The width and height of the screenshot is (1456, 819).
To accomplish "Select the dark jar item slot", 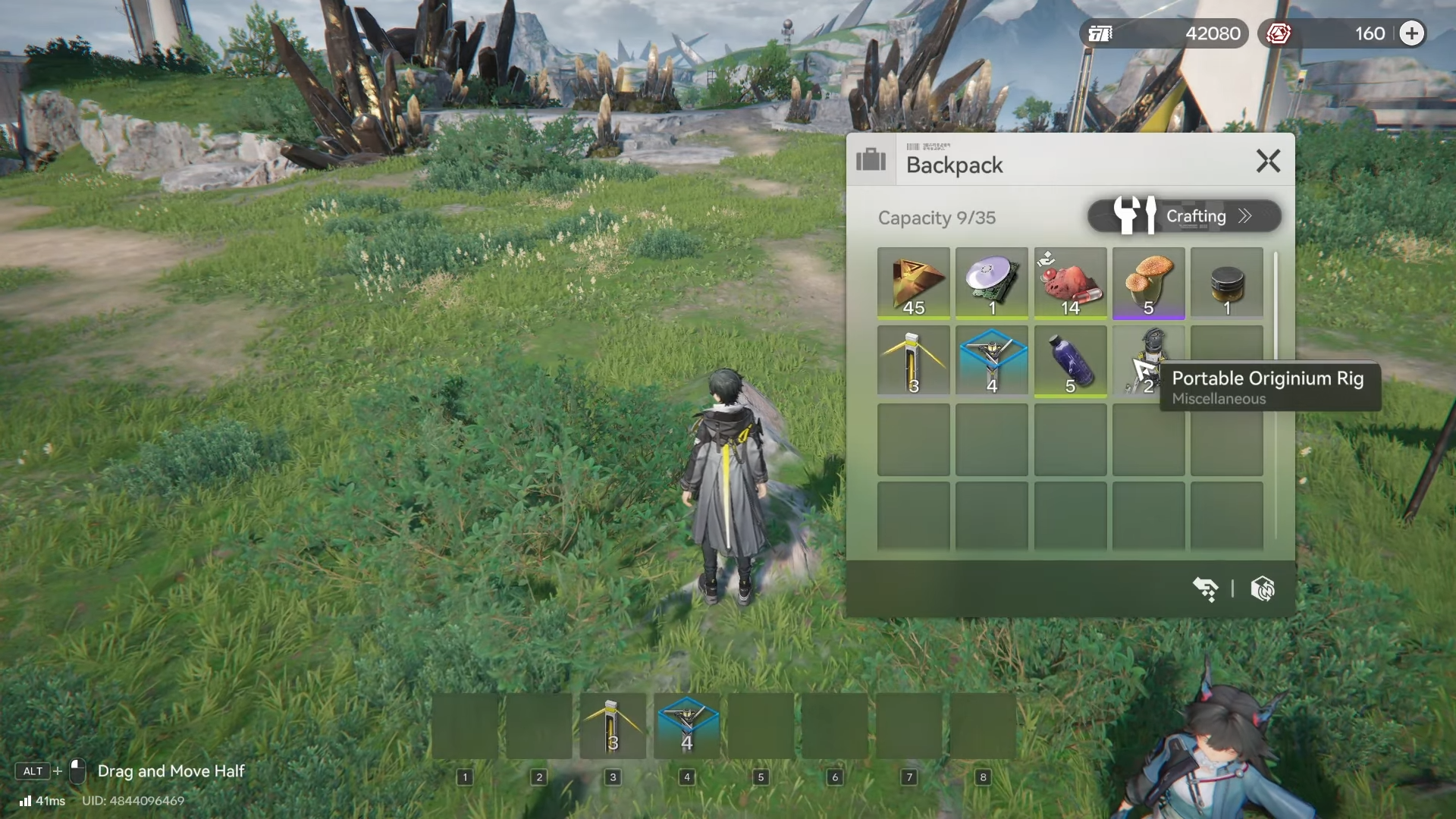I will tap(1226, 283).
